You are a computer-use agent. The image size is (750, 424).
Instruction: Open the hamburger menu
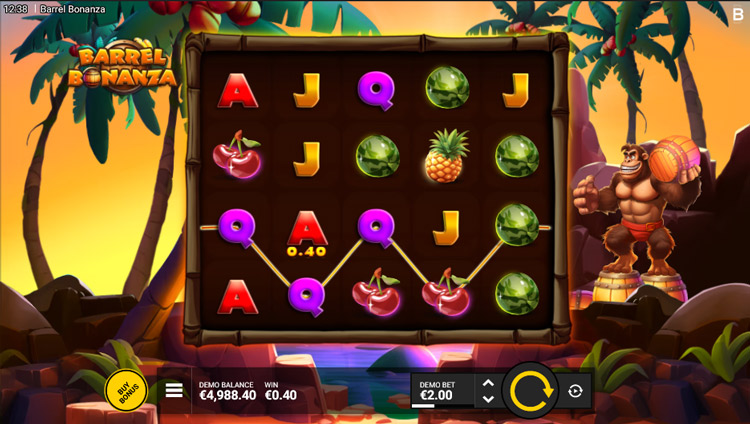(174, 390)
